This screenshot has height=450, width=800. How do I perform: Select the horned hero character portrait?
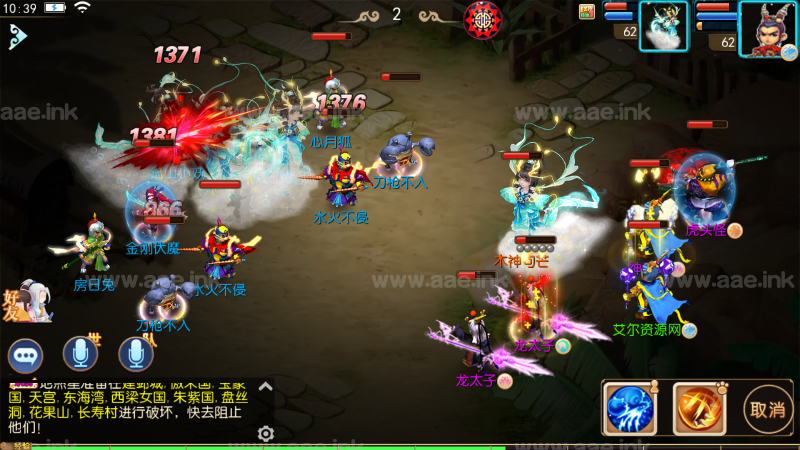767,28
